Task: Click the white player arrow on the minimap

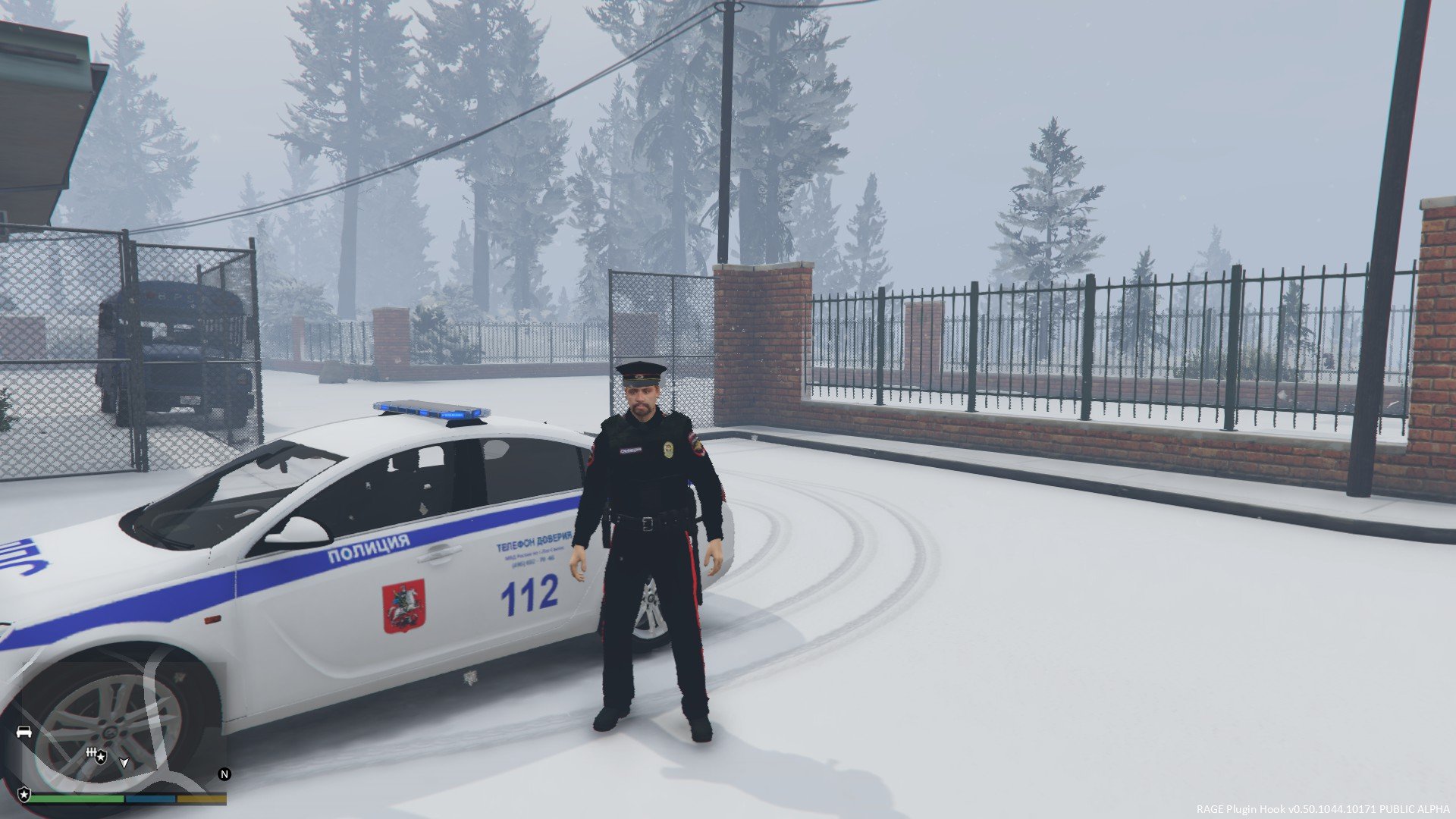Action: [124, 761]
